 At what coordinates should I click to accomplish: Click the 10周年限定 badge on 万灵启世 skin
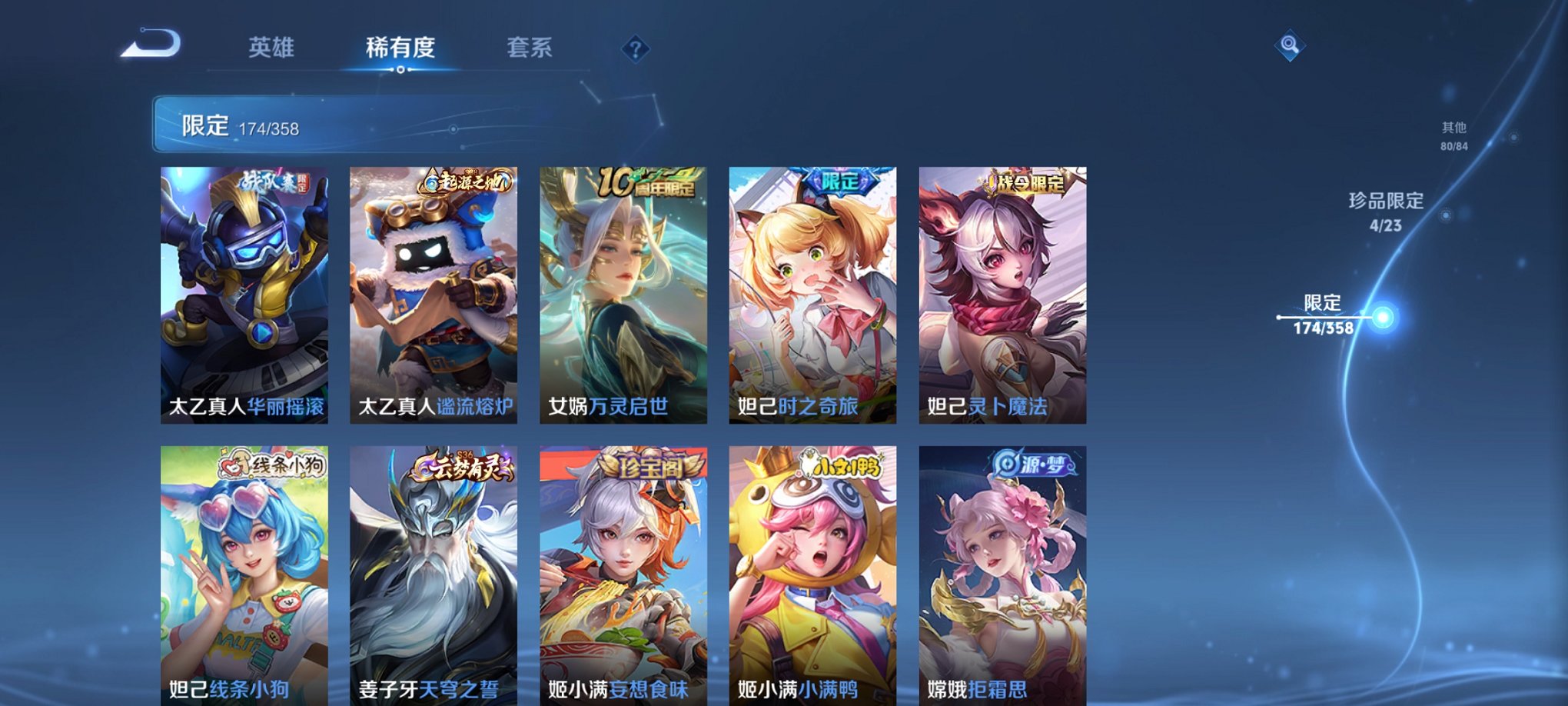649,183
